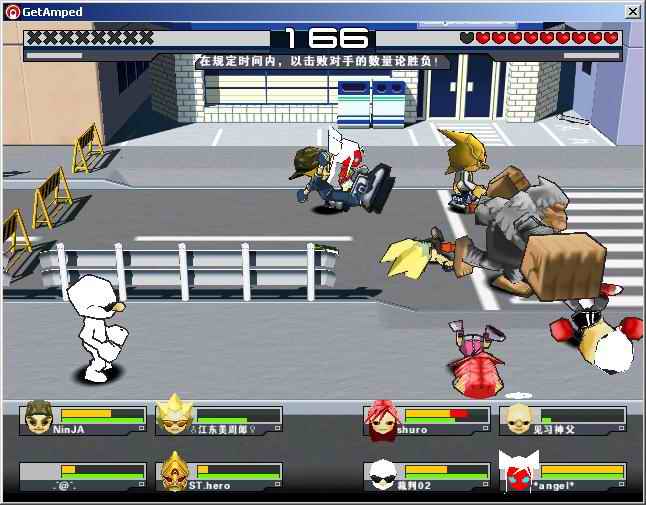Click the 裁判02 player panel
This screenshot has height=505, width=646.
(427, 476)
